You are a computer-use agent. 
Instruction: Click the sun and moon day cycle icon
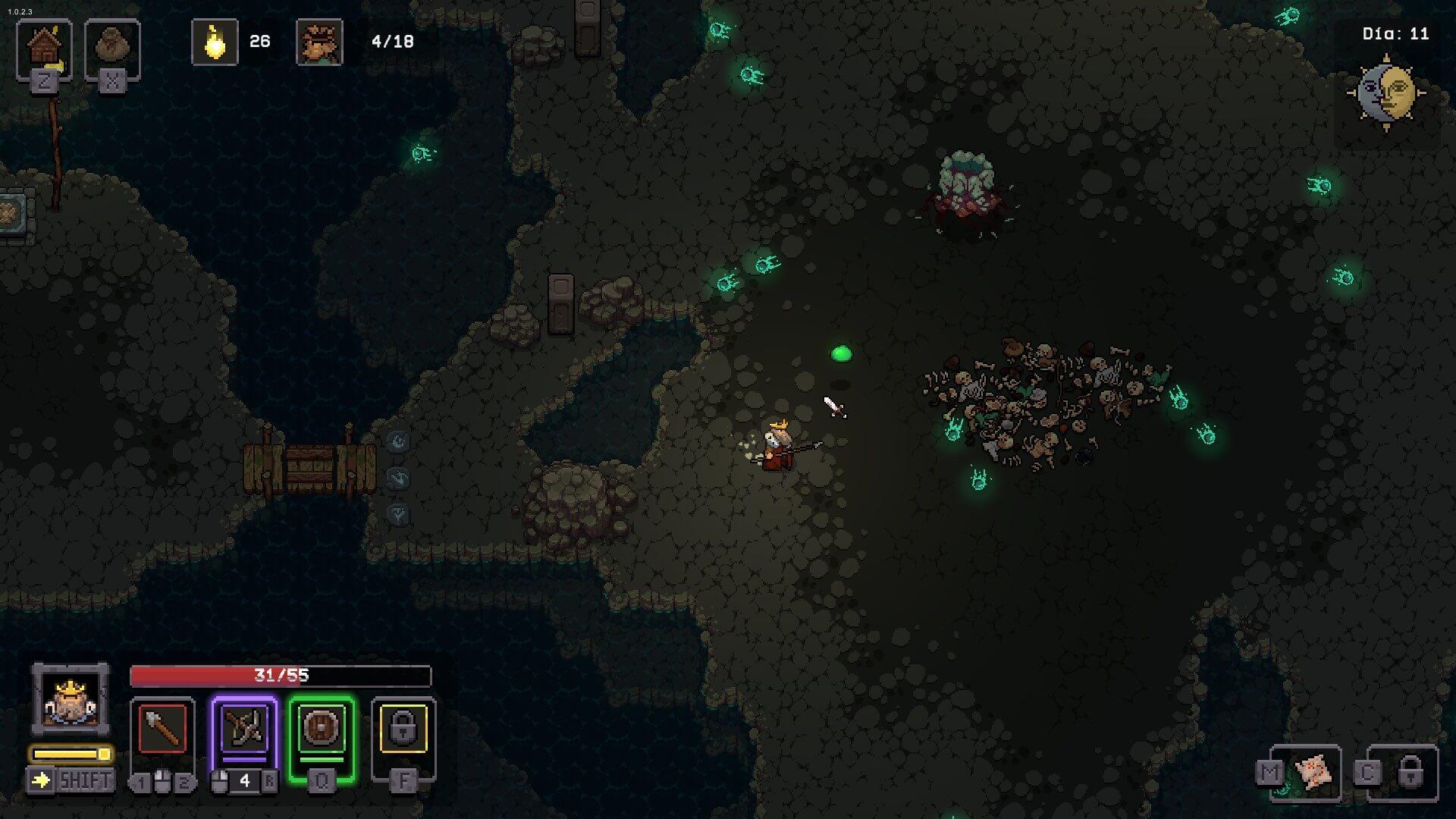coord(1386,93)
